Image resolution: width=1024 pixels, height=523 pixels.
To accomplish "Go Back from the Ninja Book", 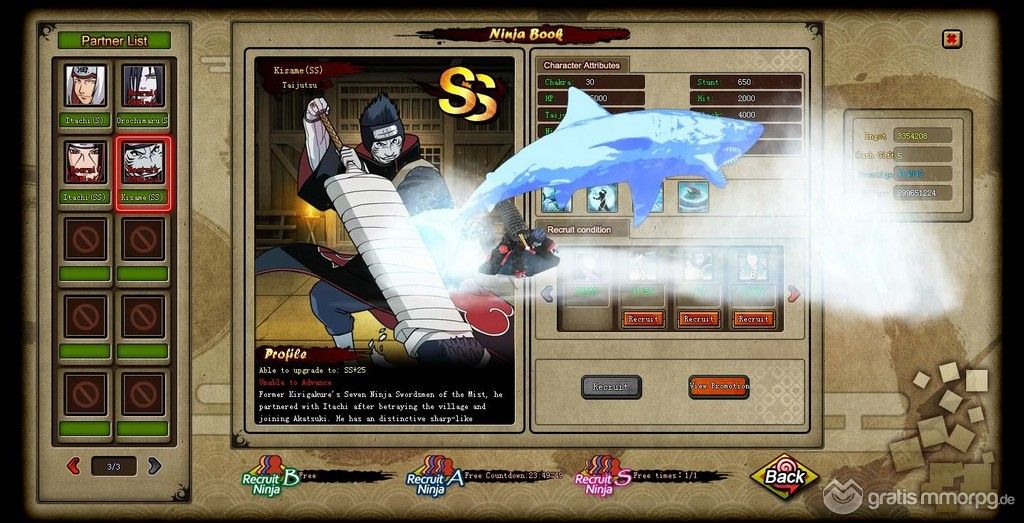I will tap(784, 476).
